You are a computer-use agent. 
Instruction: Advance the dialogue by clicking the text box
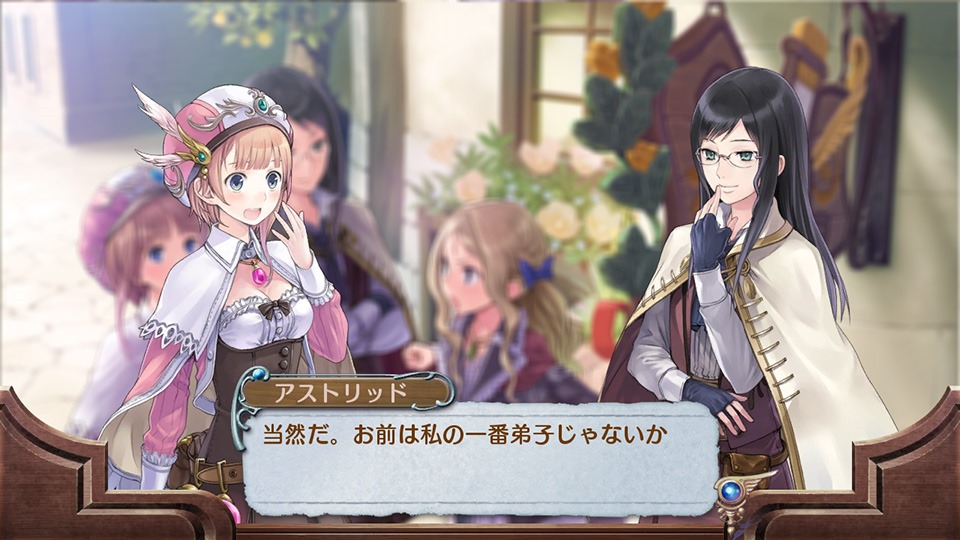click(x=480, y=455)
